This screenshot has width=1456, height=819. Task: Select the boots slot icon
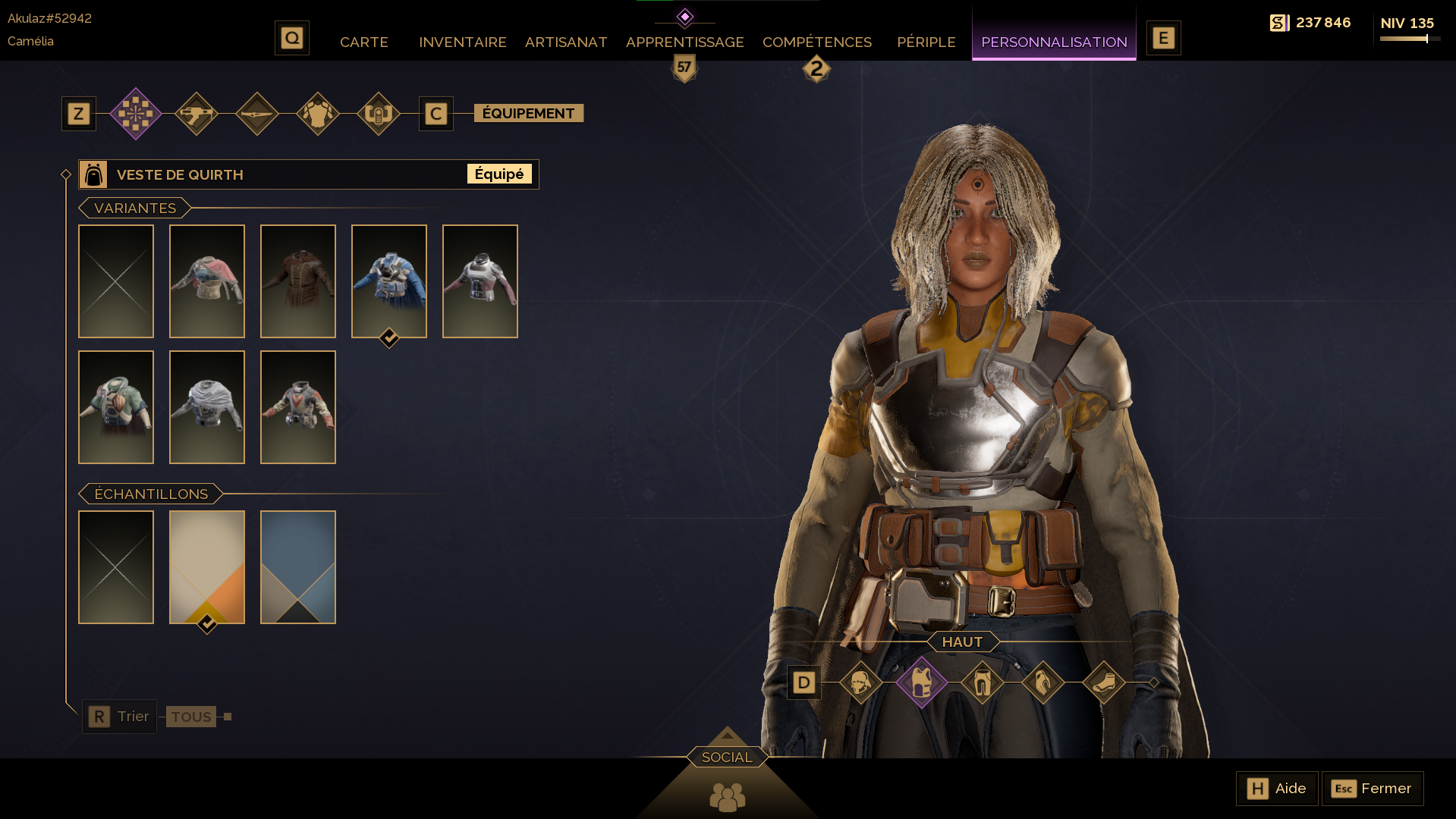(1103, 682)
